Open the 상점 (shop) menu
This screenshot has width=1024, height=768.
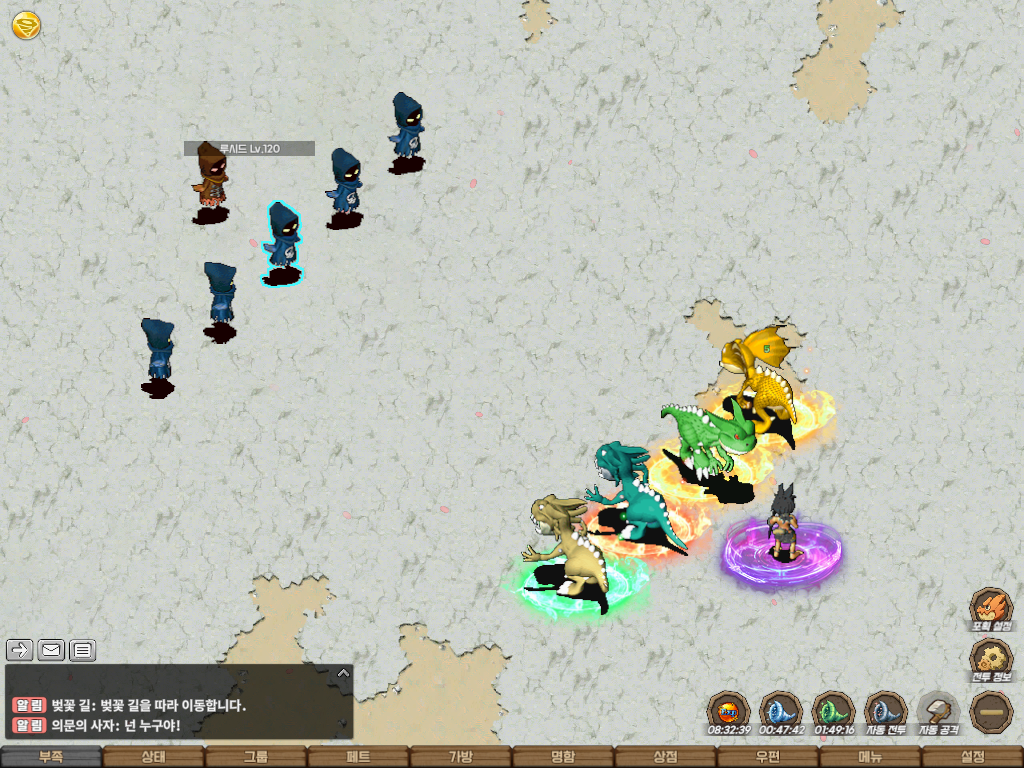pos(665,757)
